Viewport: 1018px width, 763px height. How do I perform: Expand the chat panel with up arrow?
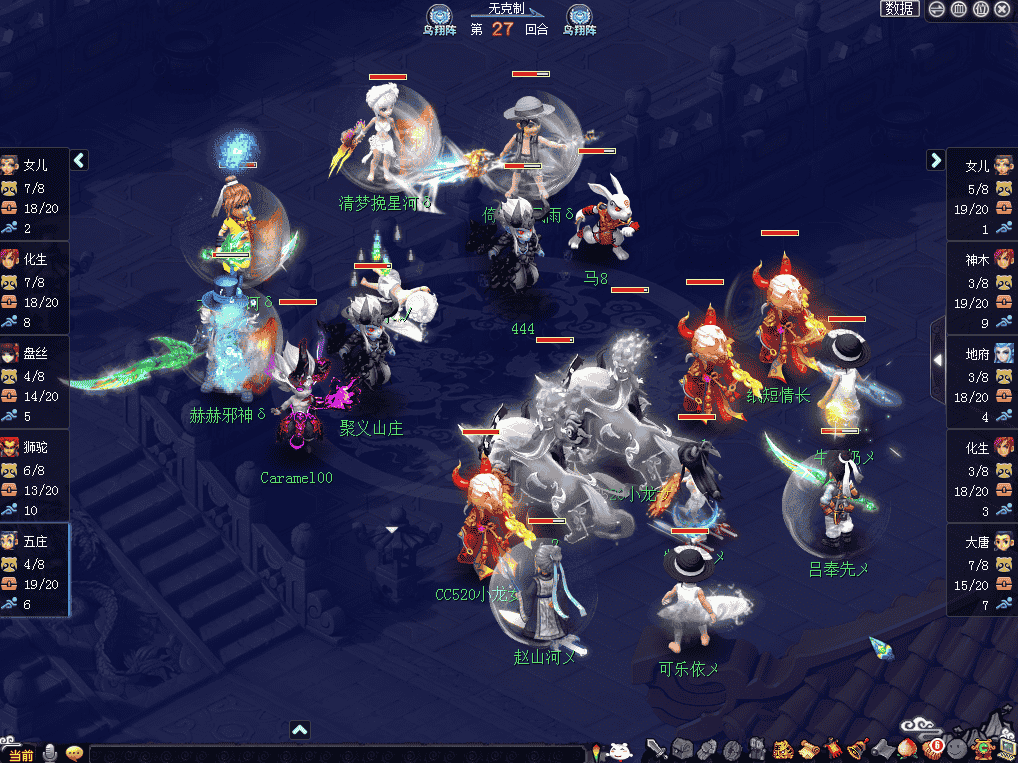[300, 730]
